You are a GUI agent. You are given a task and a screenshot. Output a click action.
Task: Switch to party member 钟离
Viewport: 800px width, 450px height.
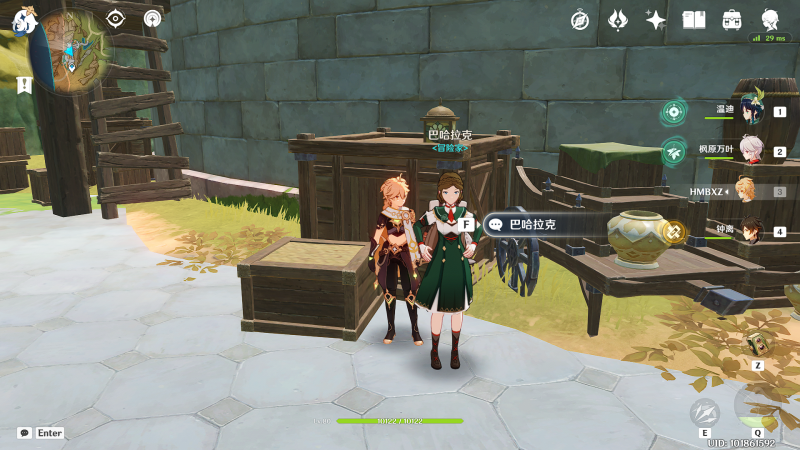point(750,231)
